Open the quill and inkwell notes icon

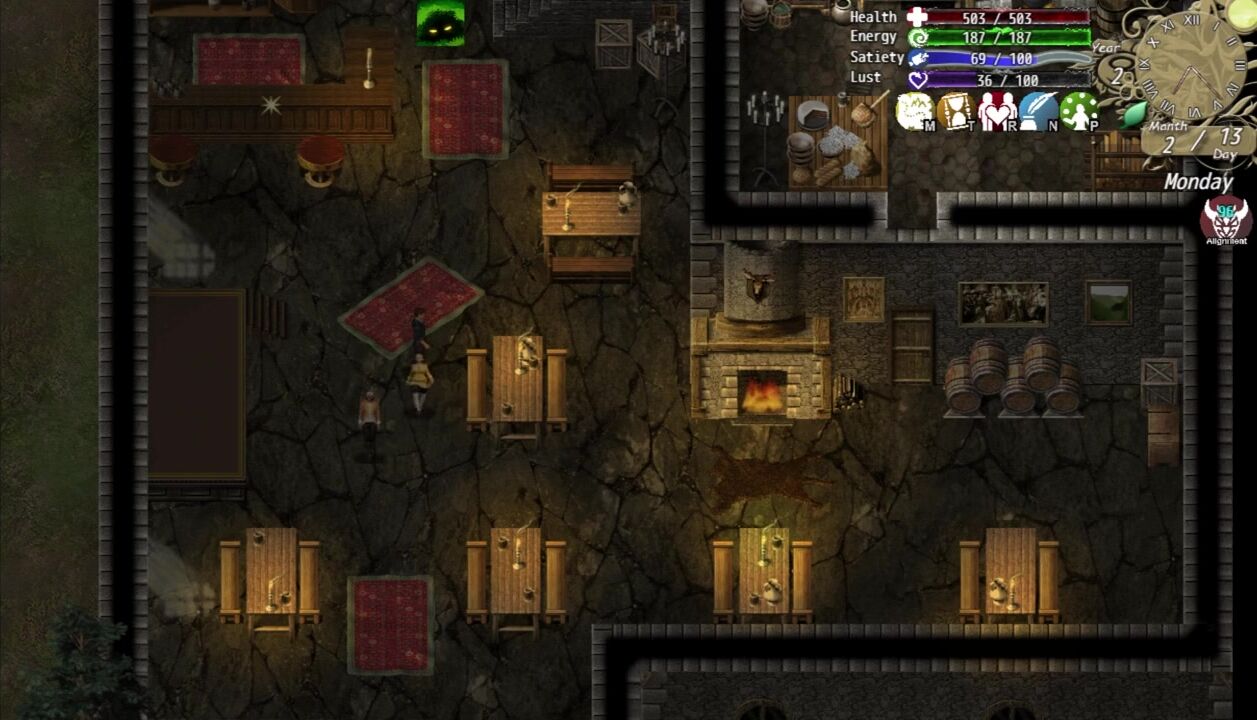pyautogui.click(x=1038, y=112)
